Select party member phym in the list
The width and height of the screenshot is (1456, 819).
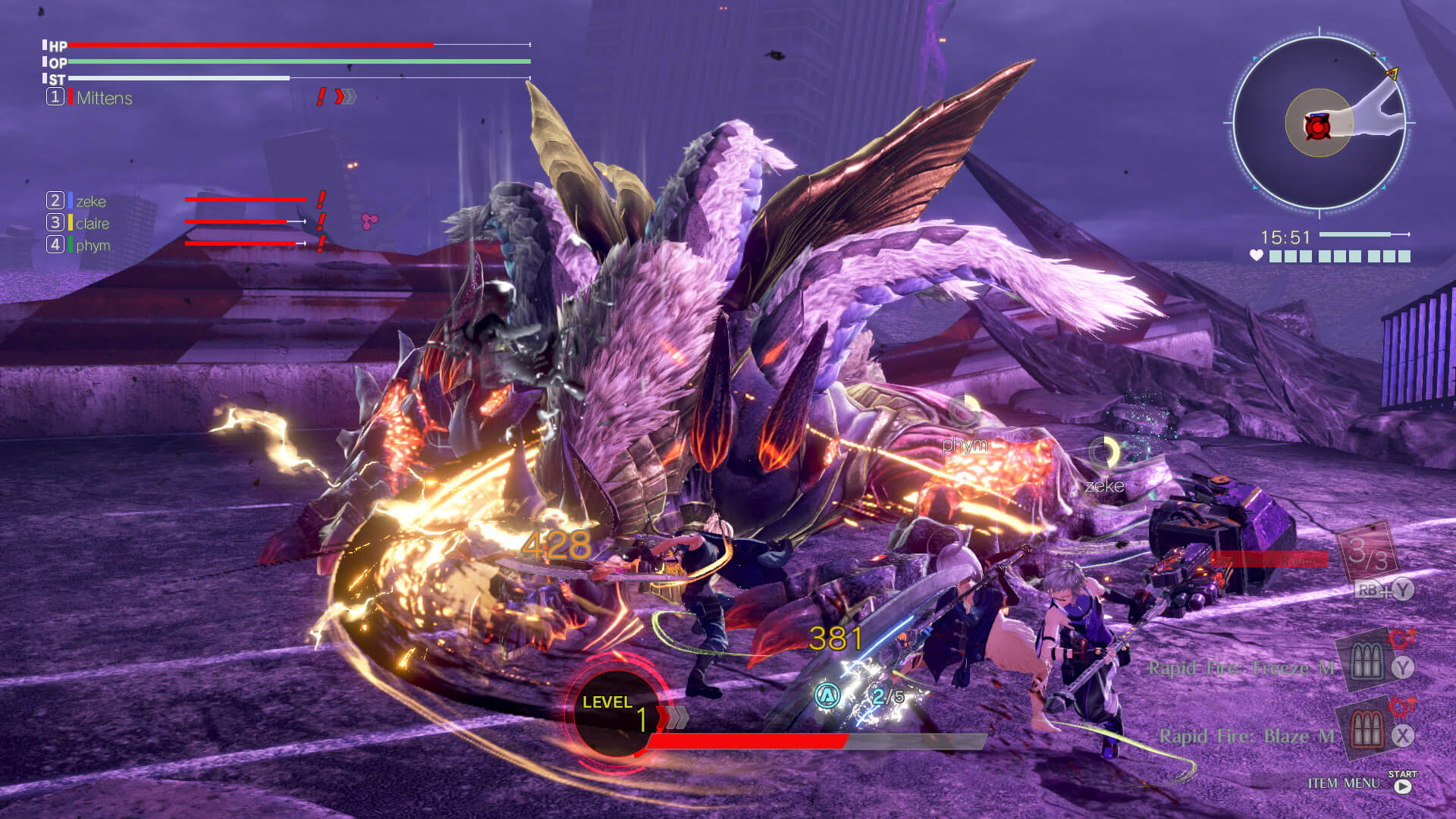tap(93, 245)
